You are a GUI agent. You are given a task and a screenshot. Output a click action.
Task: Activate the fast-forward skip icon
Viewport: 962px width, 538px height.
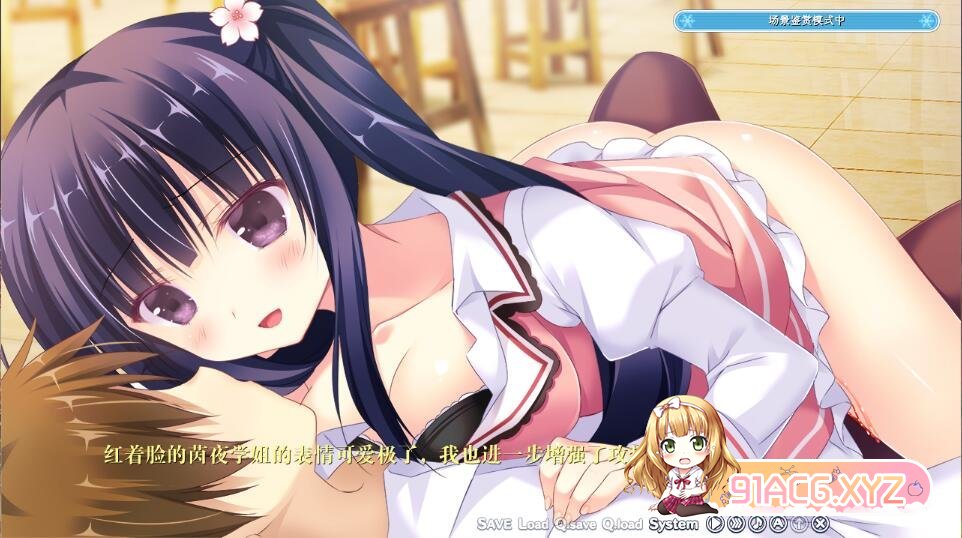pyautogui.click(x=736, y=523)
